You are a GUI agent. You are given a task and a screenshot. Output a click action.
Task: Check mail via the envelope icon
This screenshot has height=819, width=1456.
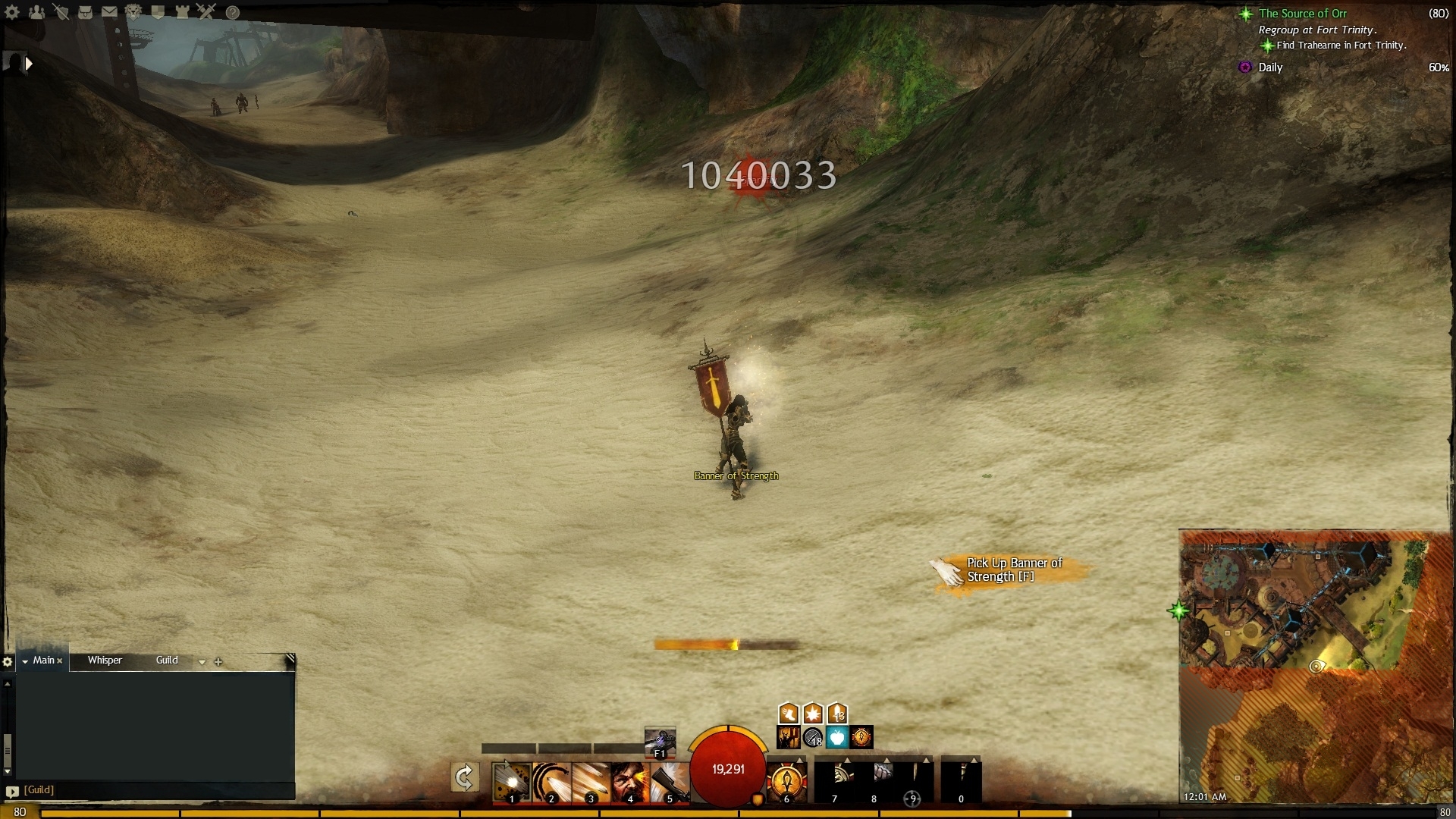(109, 12)
